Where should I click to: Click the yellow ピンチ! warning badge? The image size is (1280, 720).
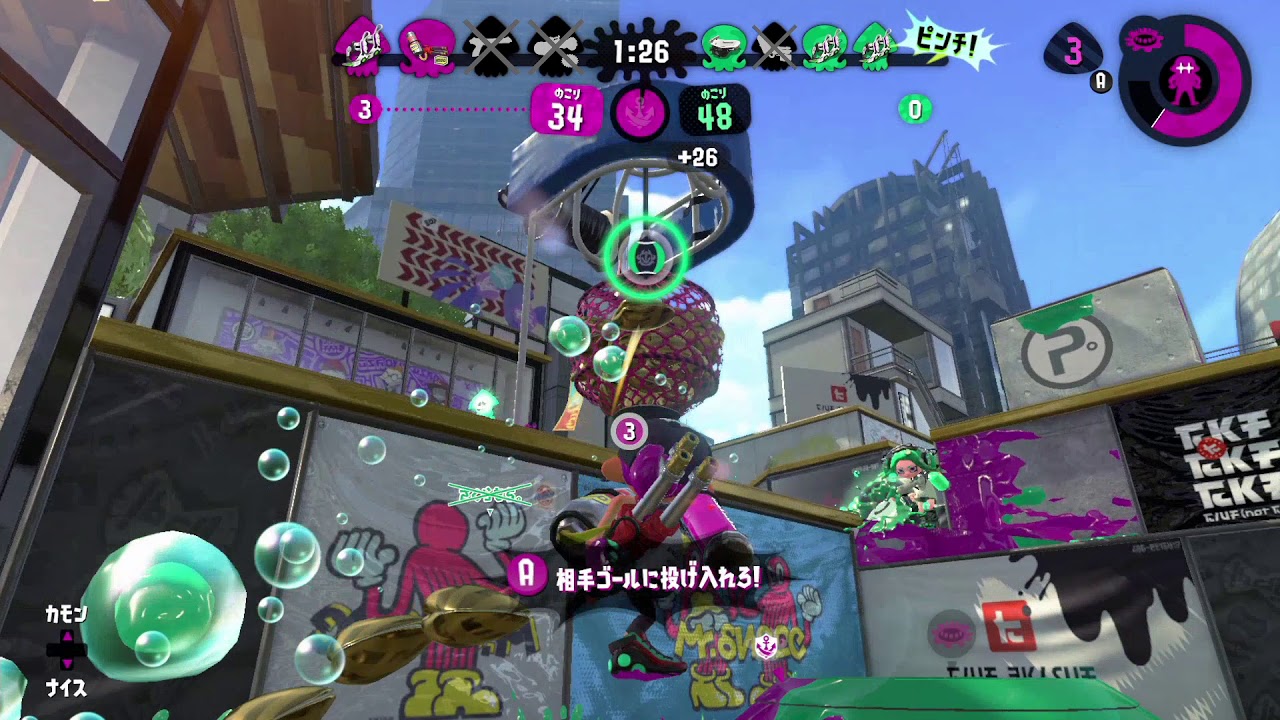pos(944,40)
